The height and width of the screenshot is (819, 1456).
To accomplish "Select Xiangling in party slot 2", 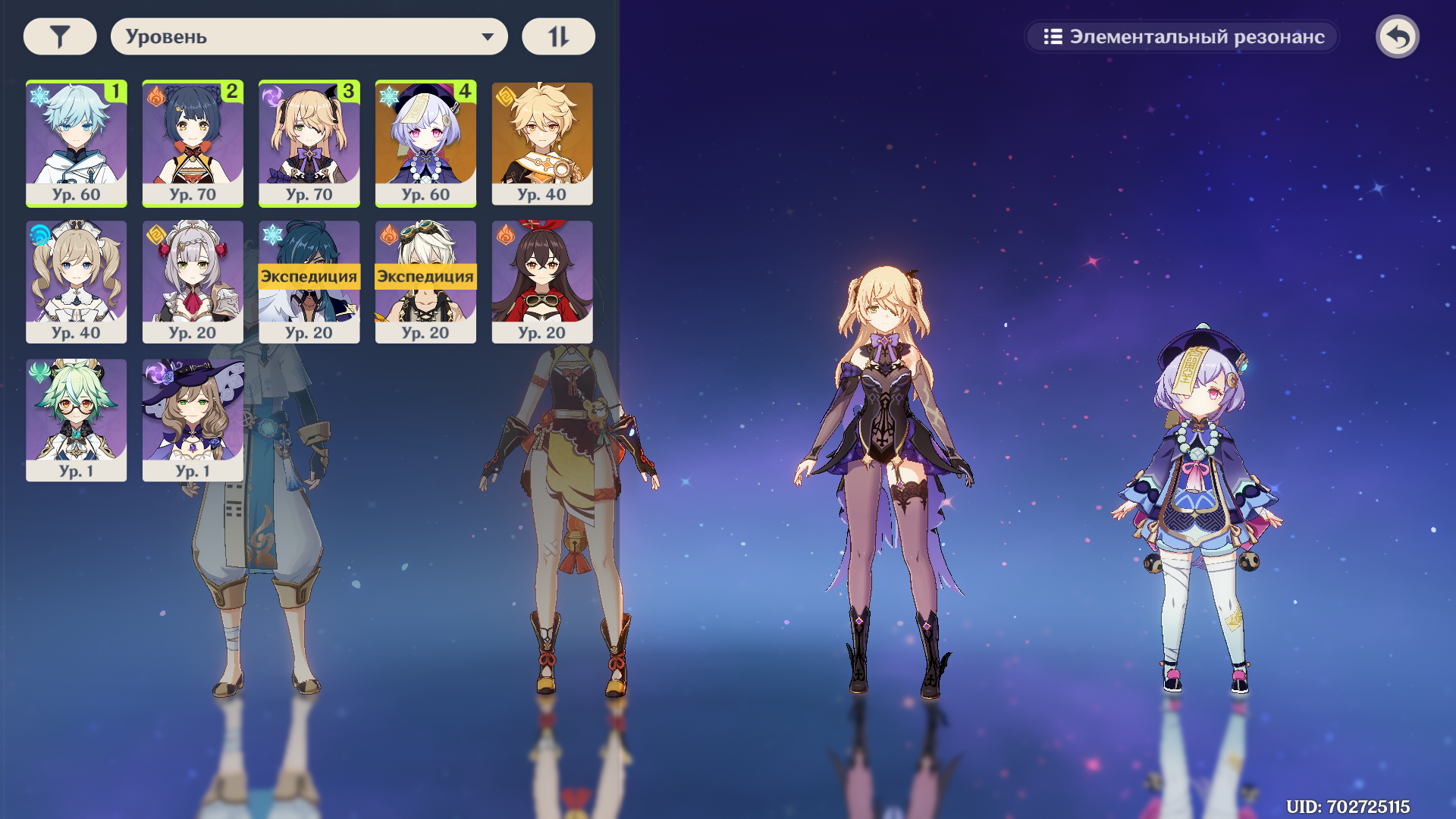I will click(x=193, y=143).
